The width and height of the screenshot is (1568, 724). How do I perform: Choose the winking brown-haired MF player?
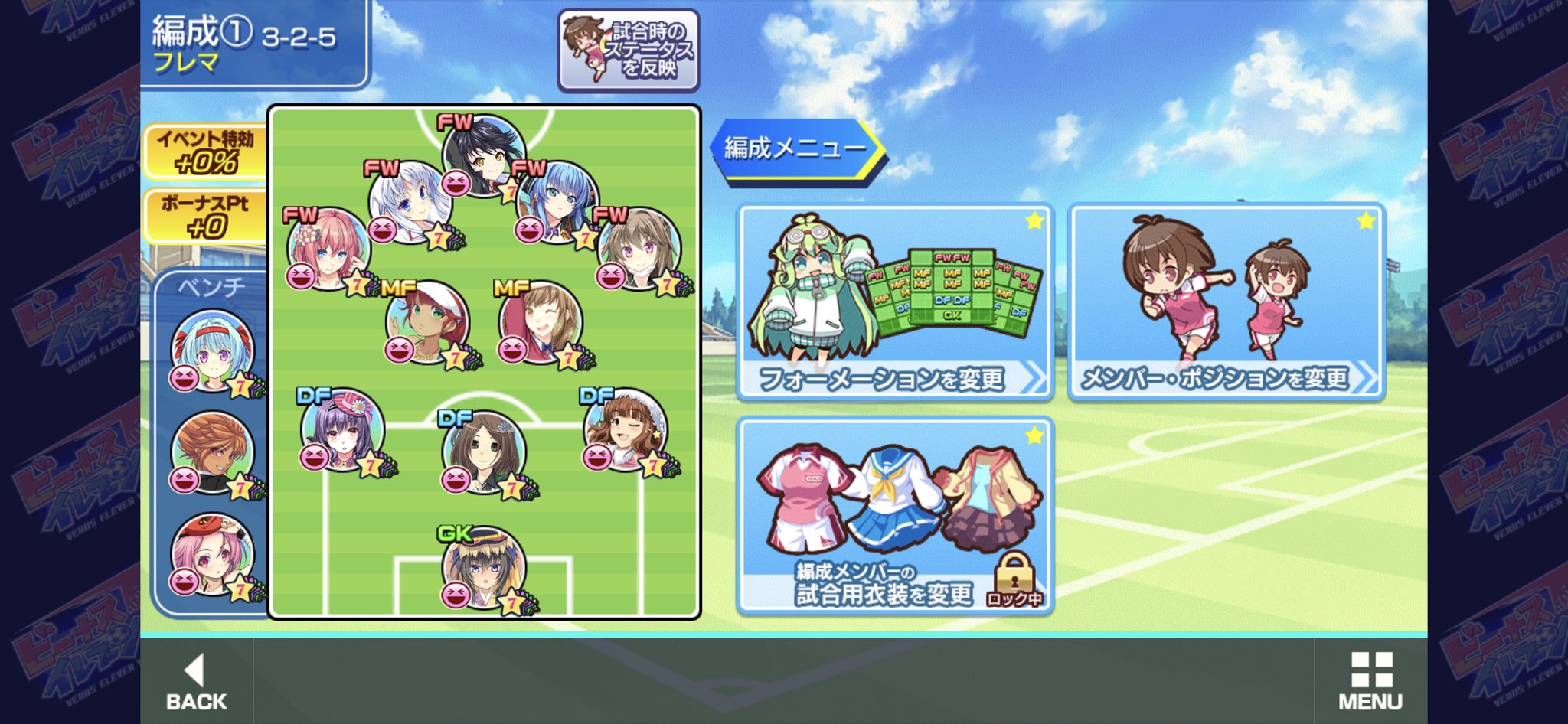(541, 321)
